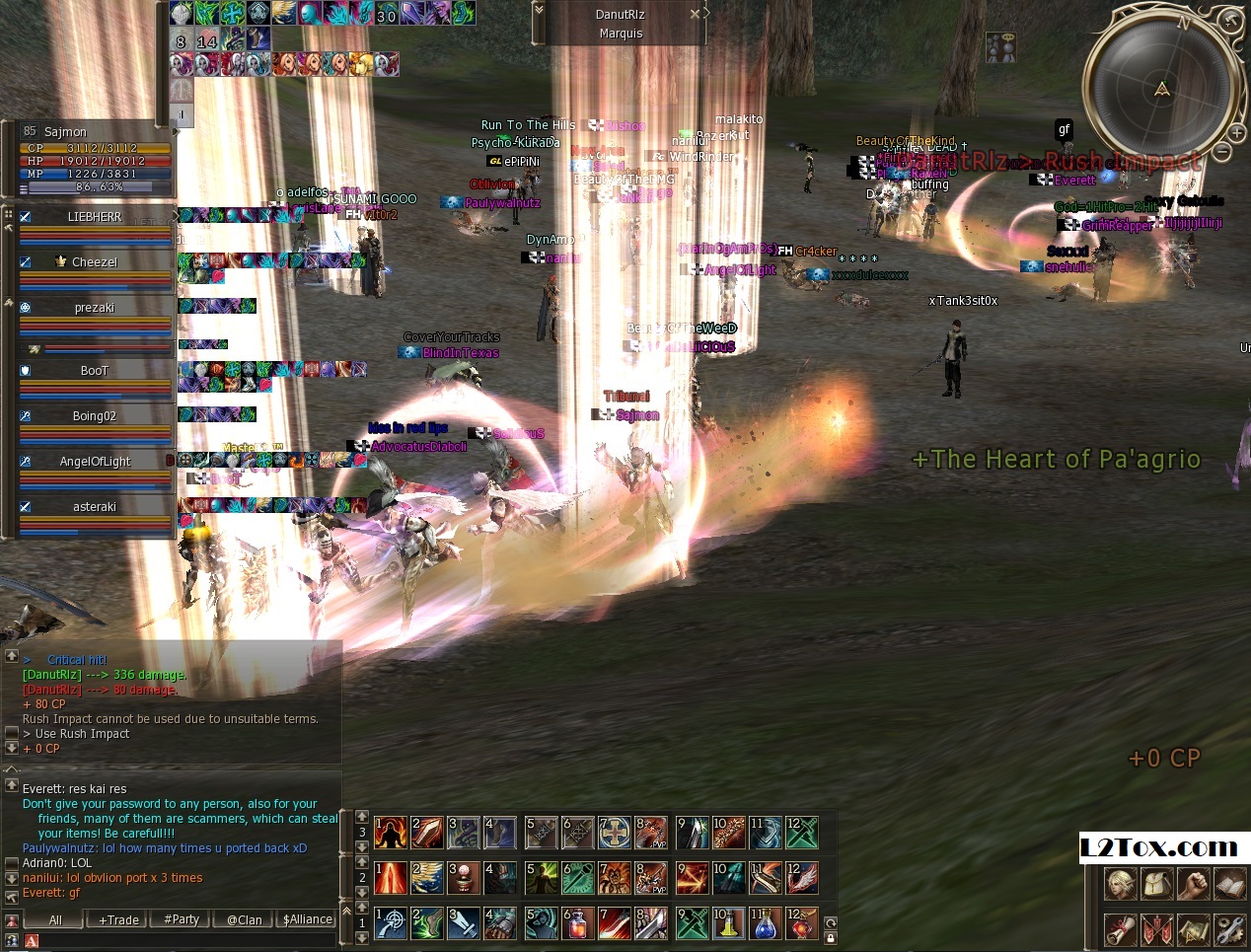This screenshot has width=1251, height=952.
Task: Switch to the +Trade chat tab
Action: click(x=118, y=919)
